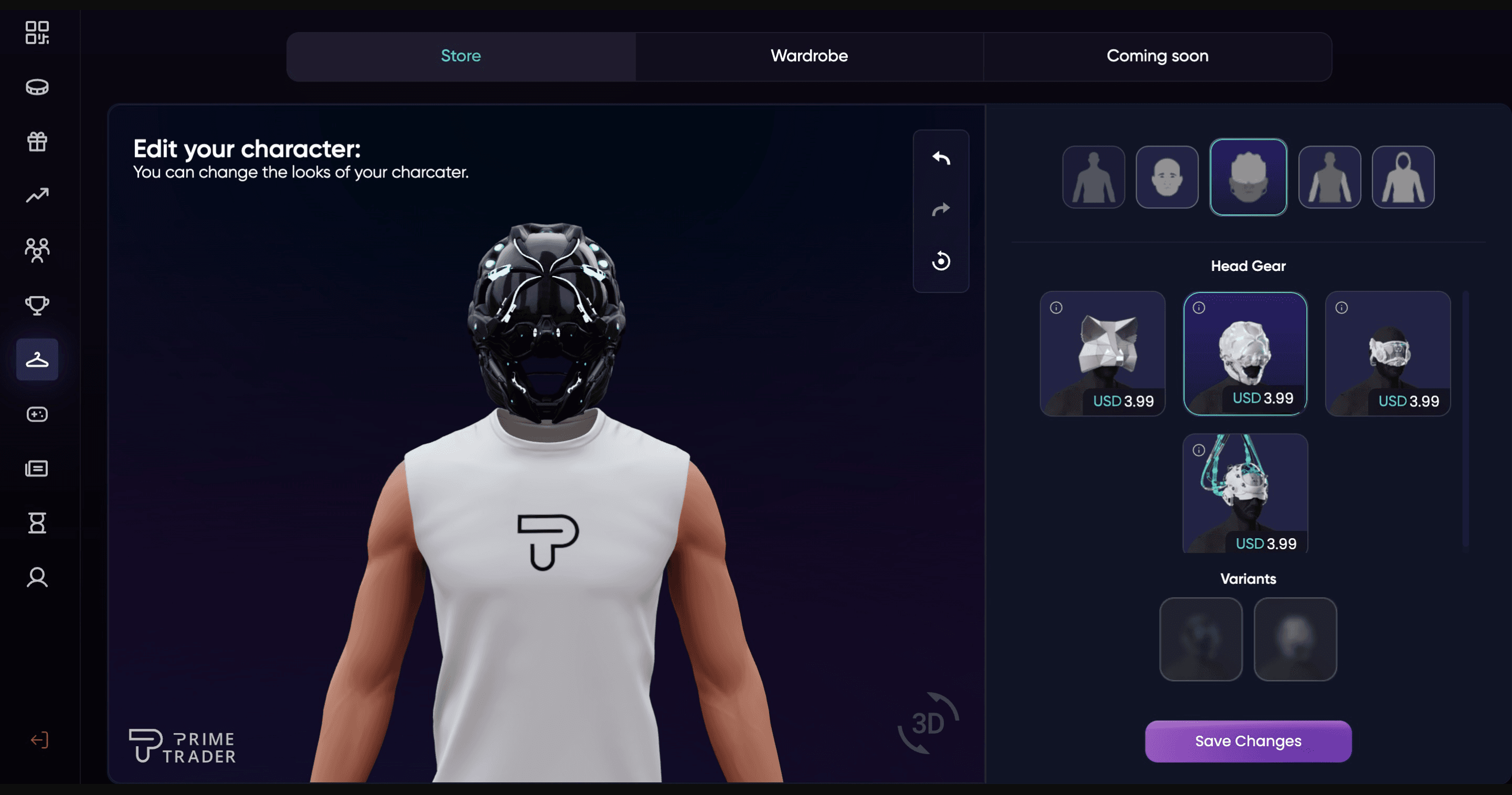
Task: Click the redo arrow in editor toolbar
Action: [941, 209]
